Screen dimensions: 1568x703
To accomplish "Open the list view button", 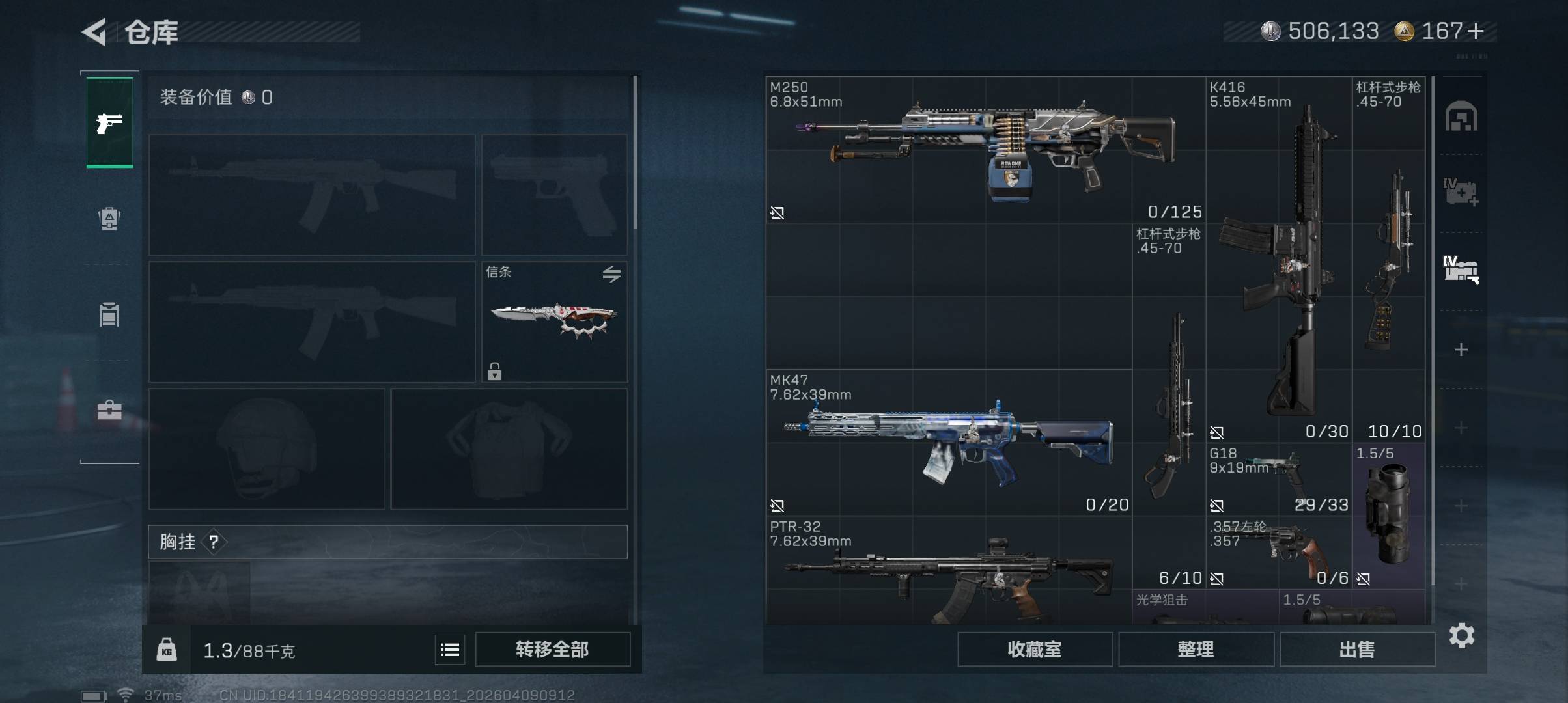I will [x=450, y=650].
